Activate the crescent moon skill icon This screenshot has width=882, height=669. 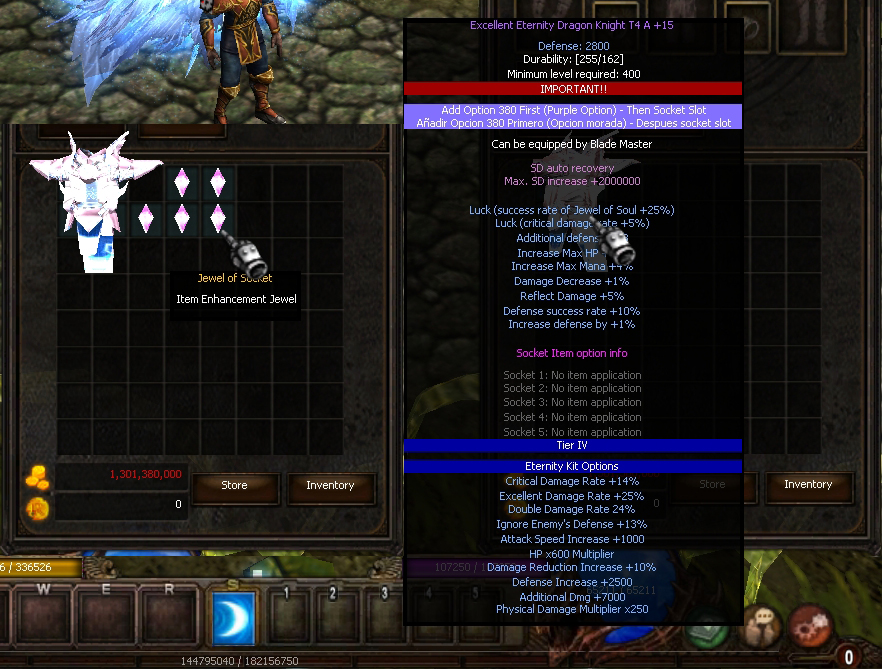(x=234, y=619)
